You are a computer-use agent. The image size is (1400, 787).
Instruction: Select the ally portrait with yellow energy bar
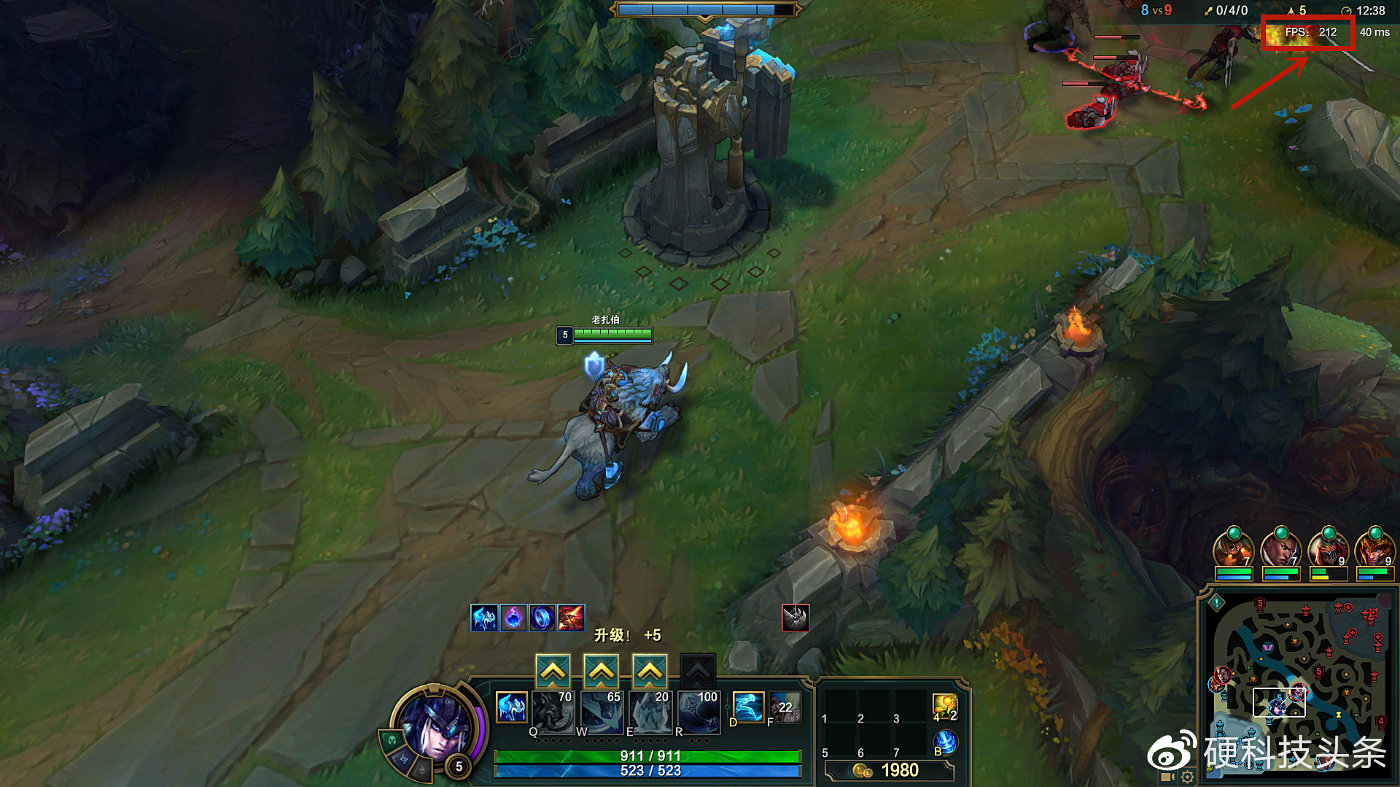coord(1329,552)
